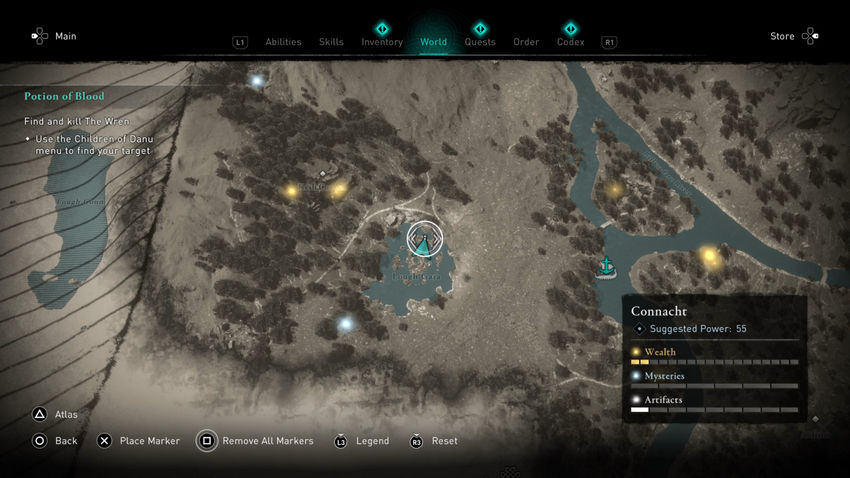Open the Main menu
The height and width of the screenshot is (478, 850).
point(54,37)
